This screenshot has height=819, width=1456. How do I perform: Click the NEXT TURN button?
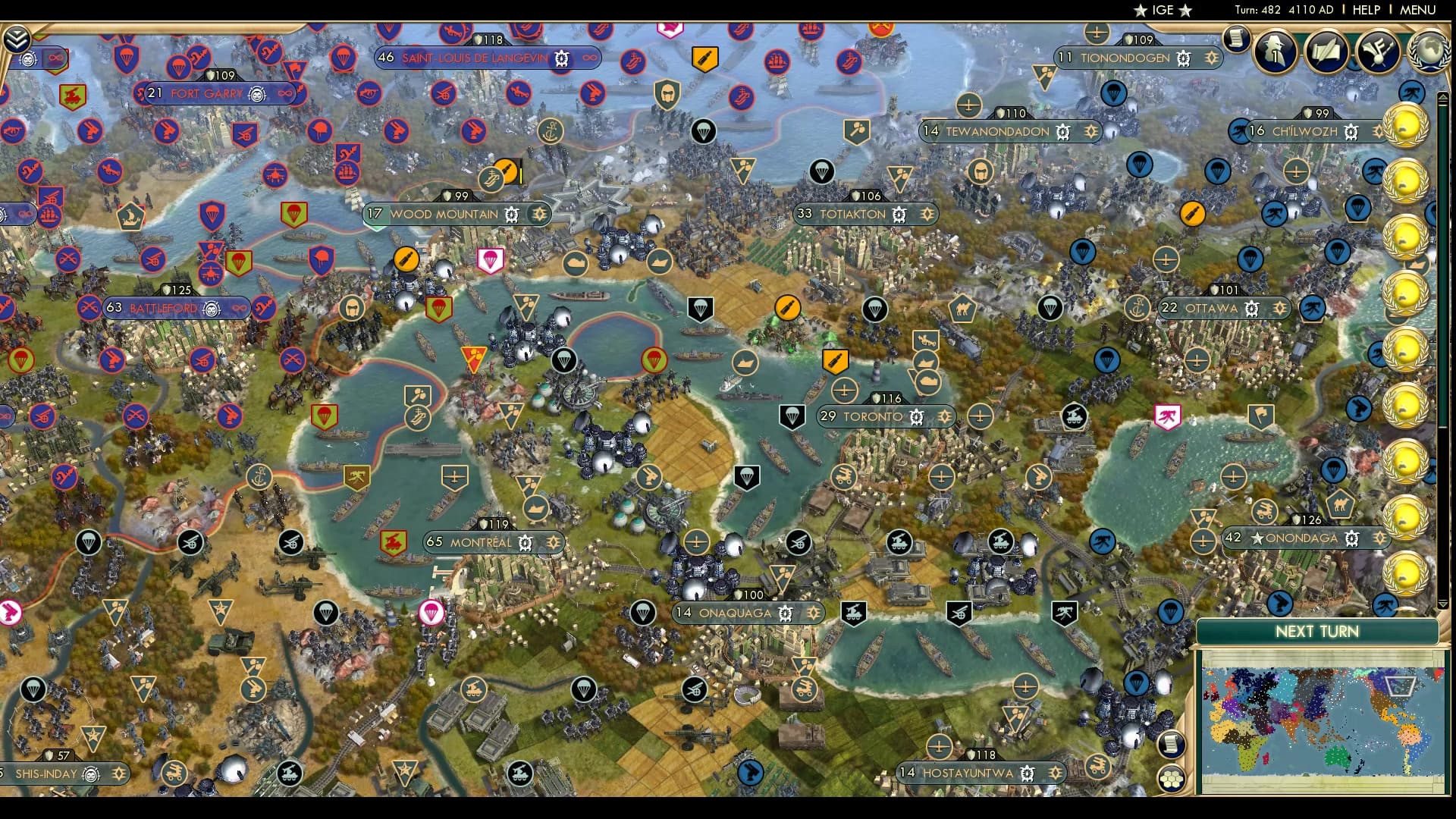click(x=1318, y=630)
